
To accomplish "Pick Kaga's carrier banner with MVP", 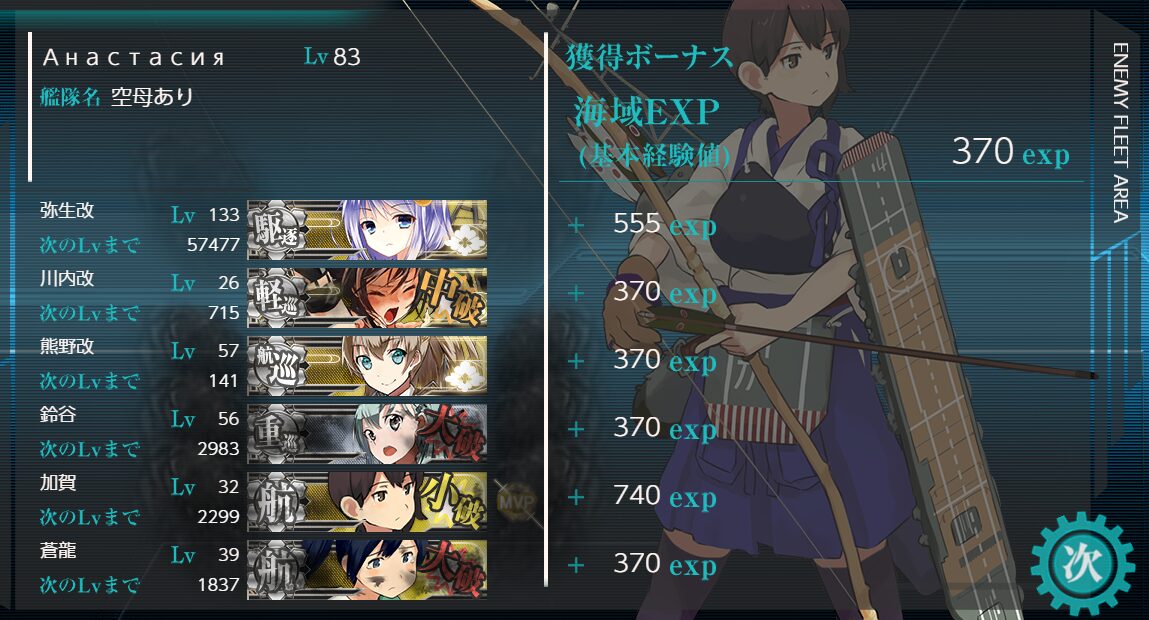I will 367,501.
